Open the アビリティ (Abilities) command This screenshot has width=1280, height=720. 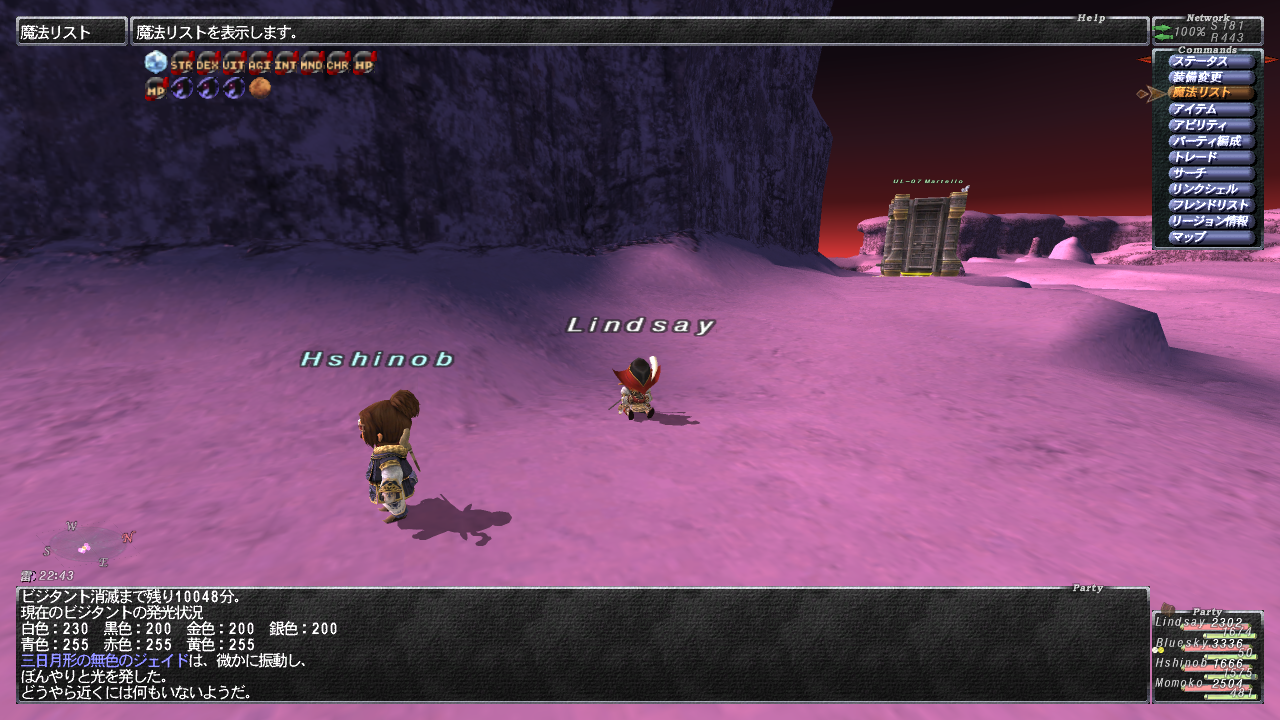click(x=1211, y=125)
